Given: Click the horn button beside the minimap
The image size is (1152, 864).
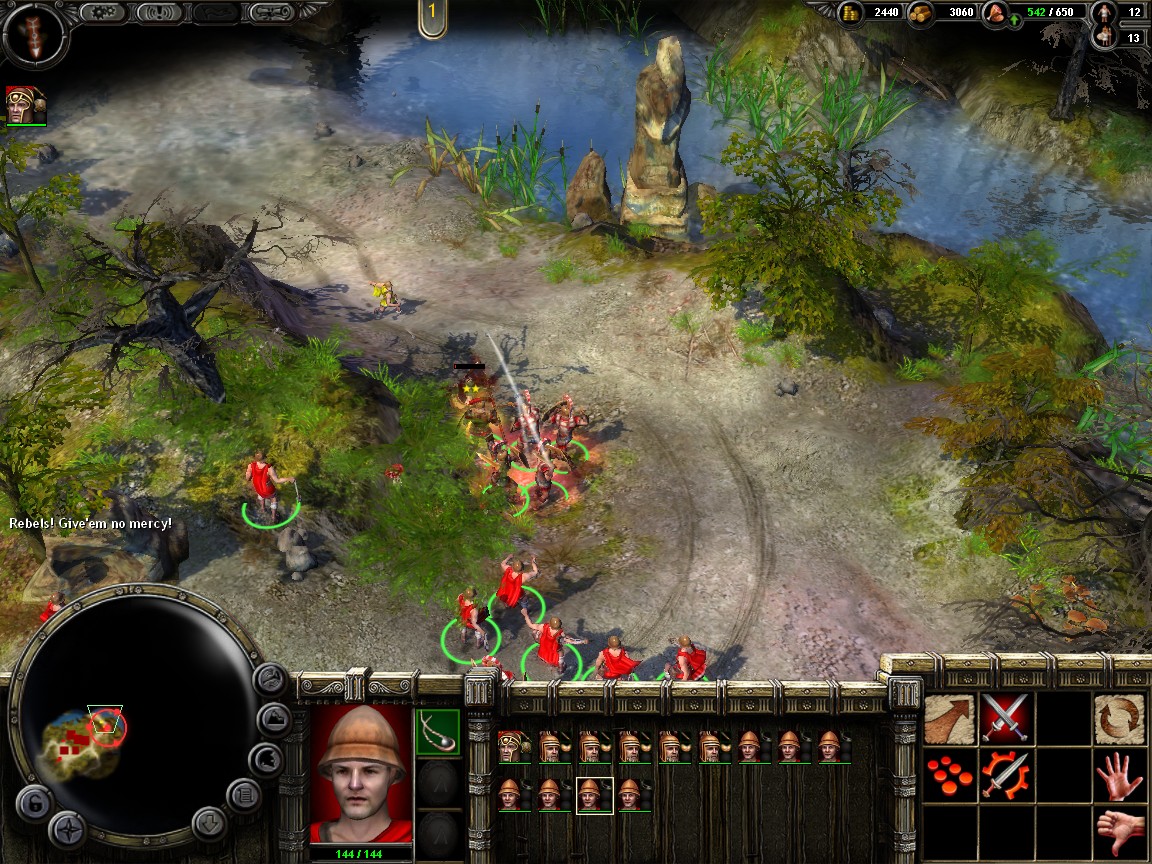Looking at the screenshot, I should pyautogui.click(x=270, y=680).
